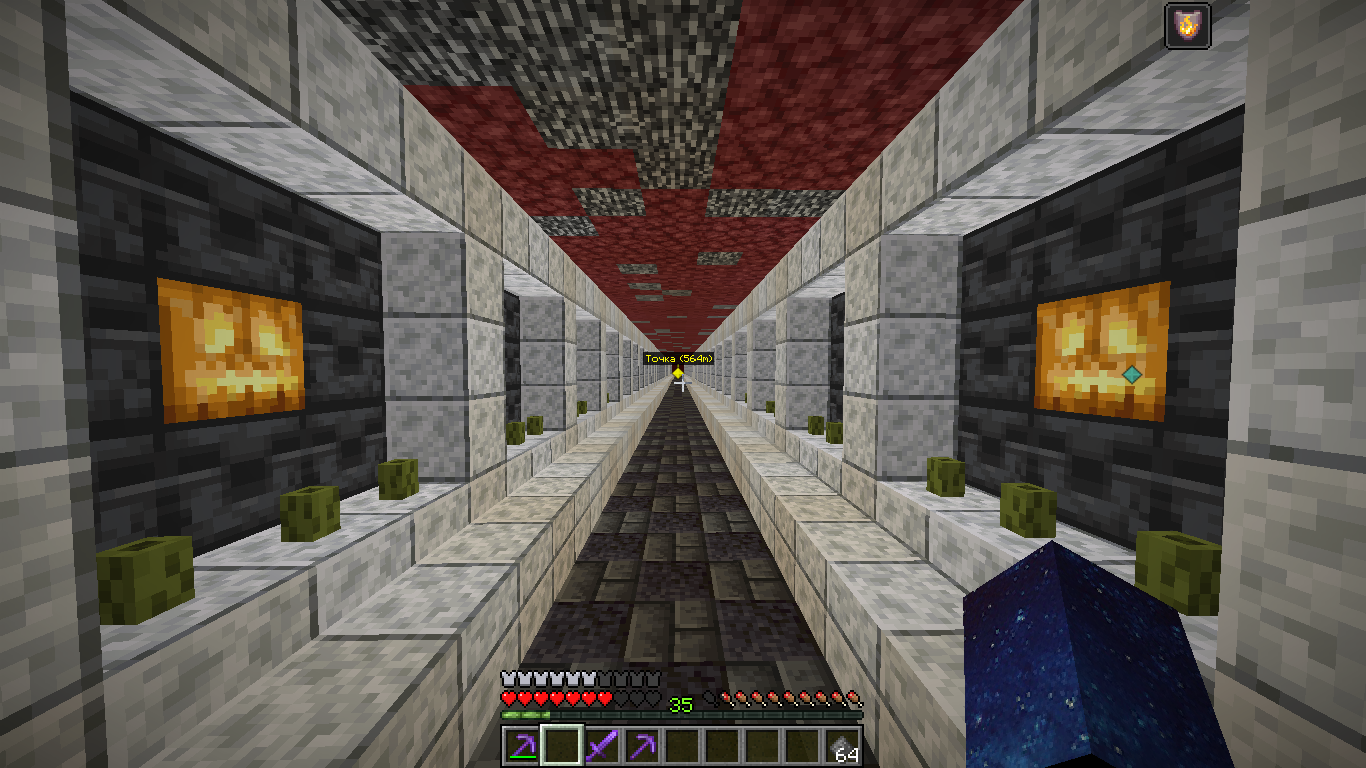Click the highlighted empty hotbar slot

[x=561, y=746]
